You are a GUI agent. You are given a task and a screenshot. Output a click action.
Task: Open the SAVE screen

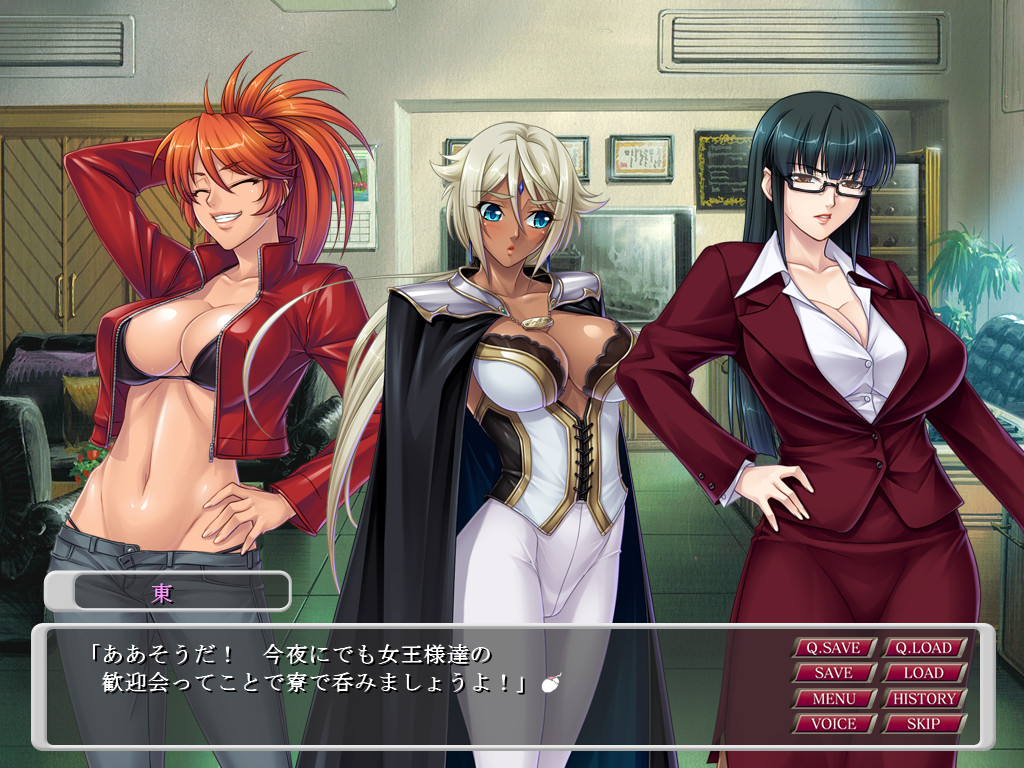click(834, 673)
